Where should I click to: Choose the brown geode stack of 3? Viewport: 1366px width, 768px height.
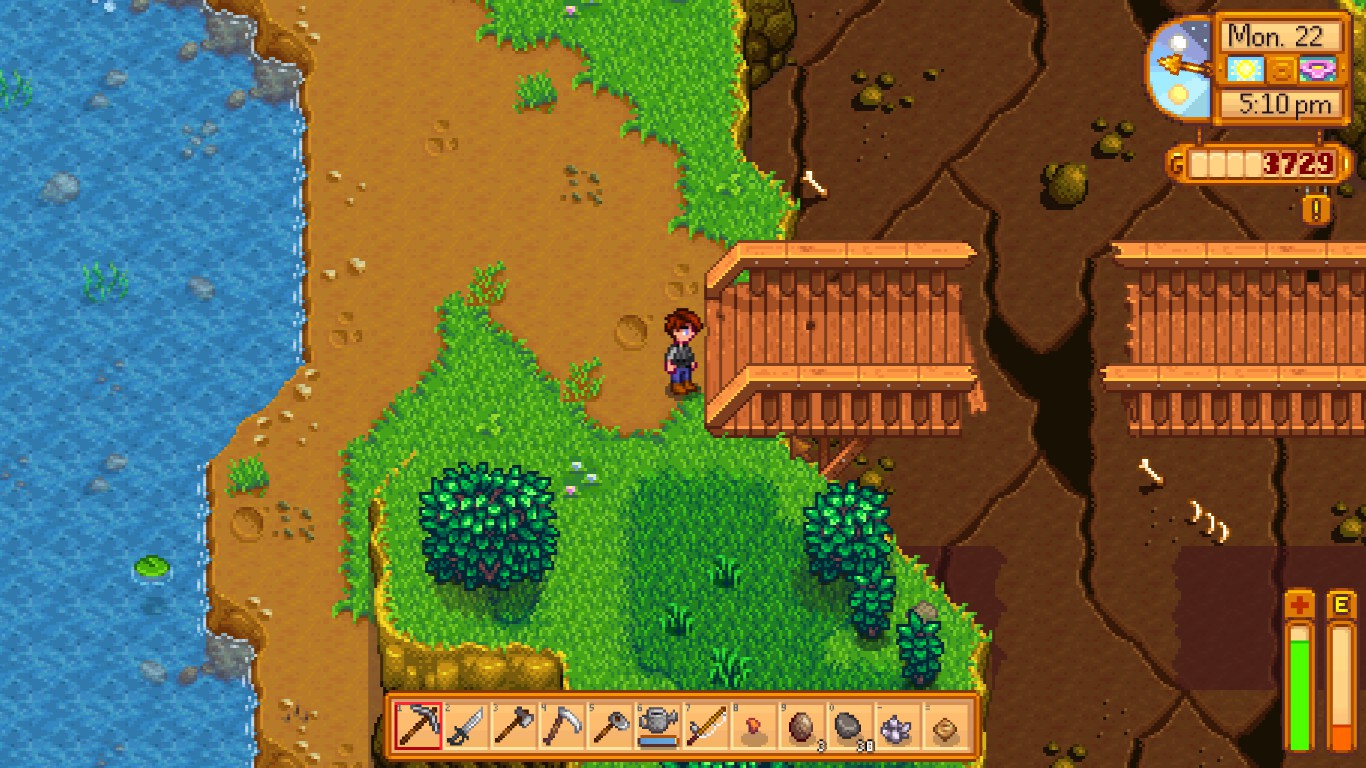802,726
